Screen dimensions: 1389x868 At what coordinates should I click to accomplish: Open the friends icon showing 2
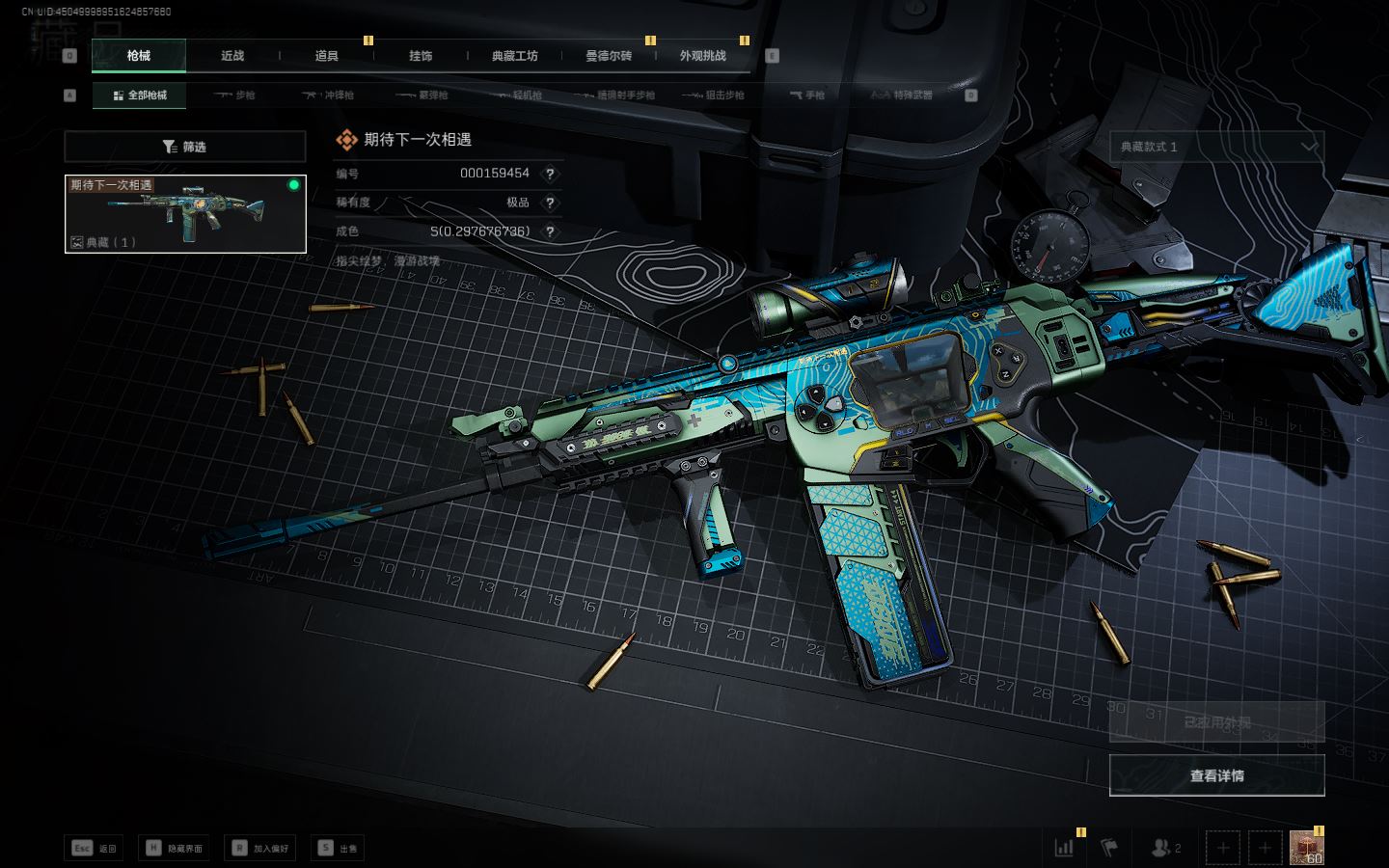click(1166, 848)
